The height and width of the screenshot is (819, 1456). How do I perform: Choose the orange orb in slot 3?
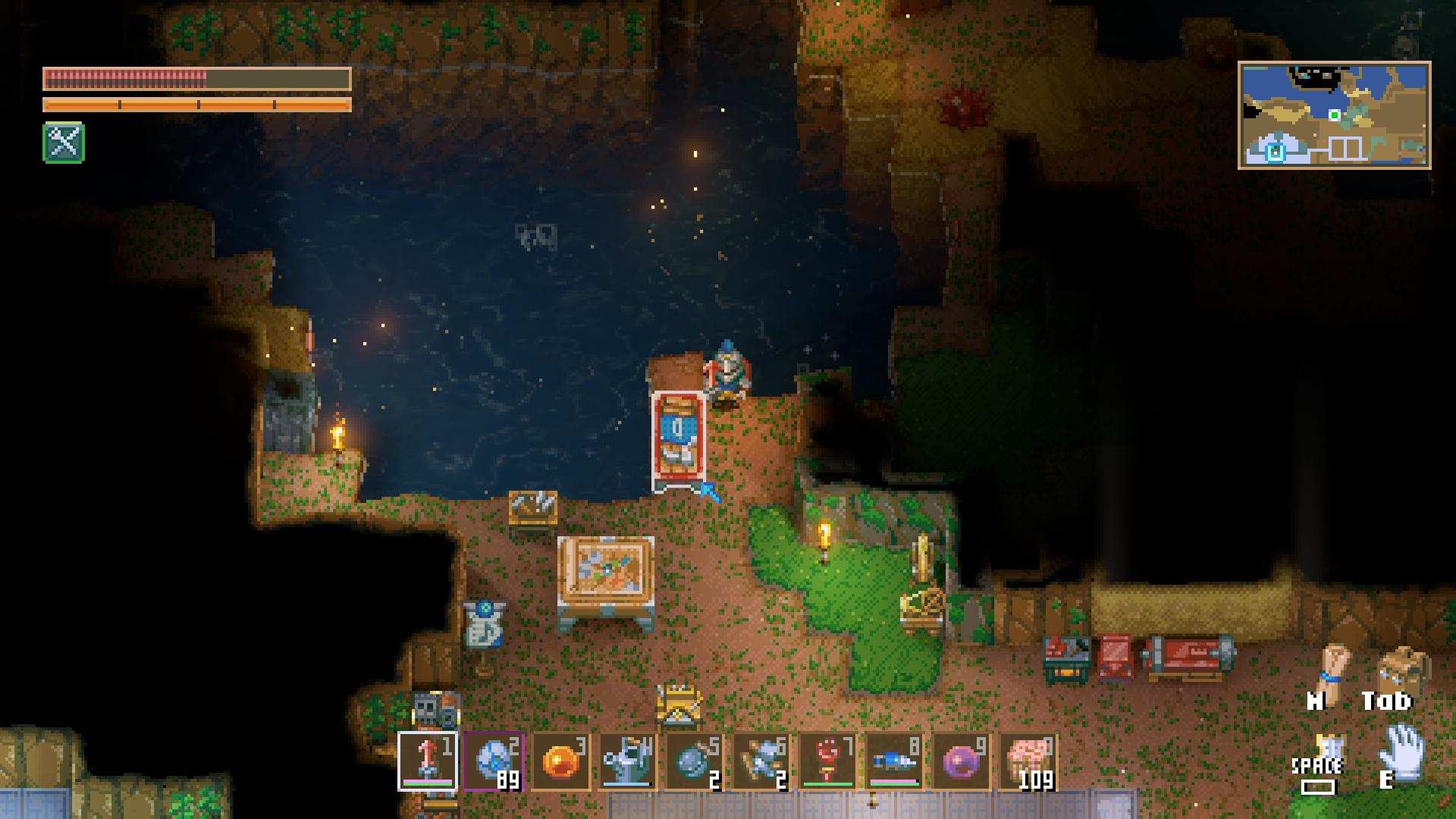(x=561, y=761)
